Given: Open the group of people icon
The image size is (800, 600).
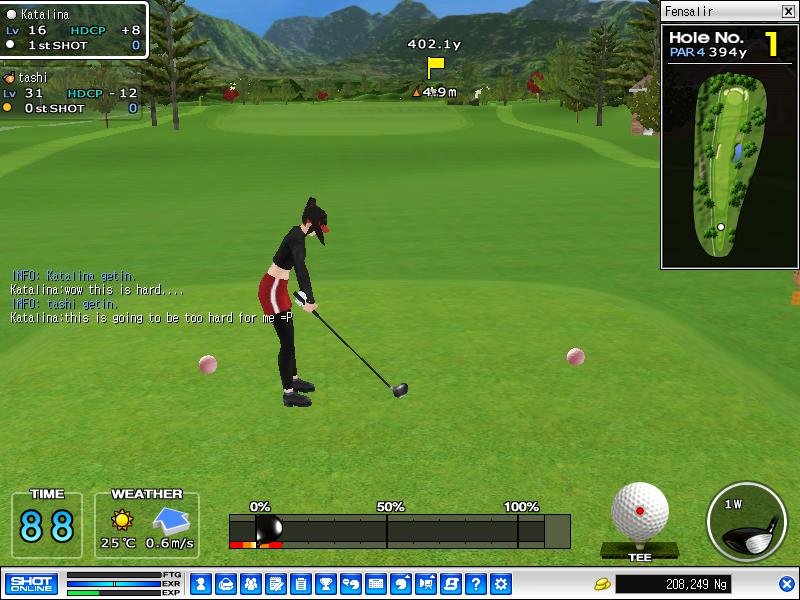Looking at the screenshot, I should [250, 583].
